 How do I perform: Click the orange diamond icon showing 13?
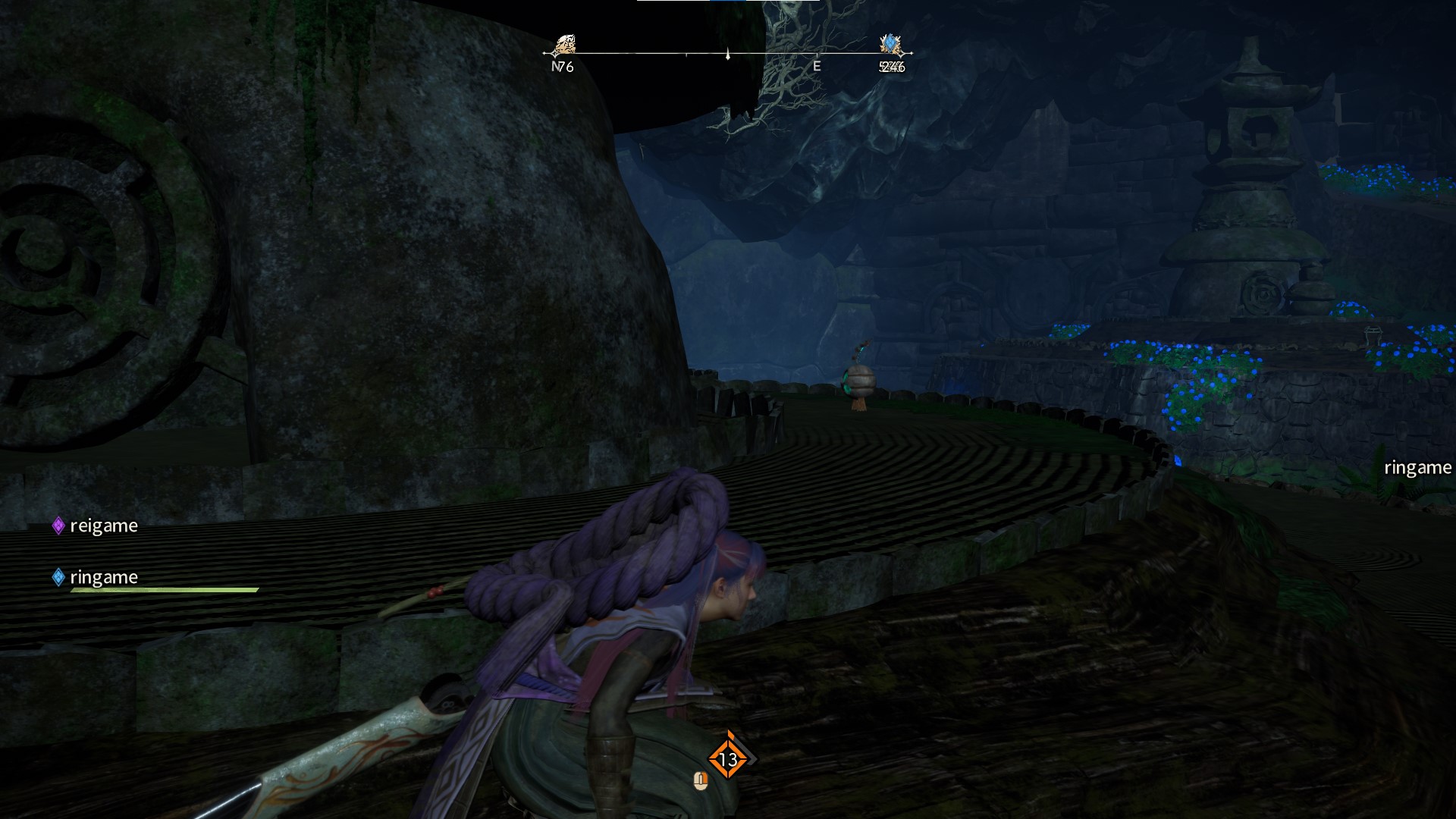[x=728, y=758]
